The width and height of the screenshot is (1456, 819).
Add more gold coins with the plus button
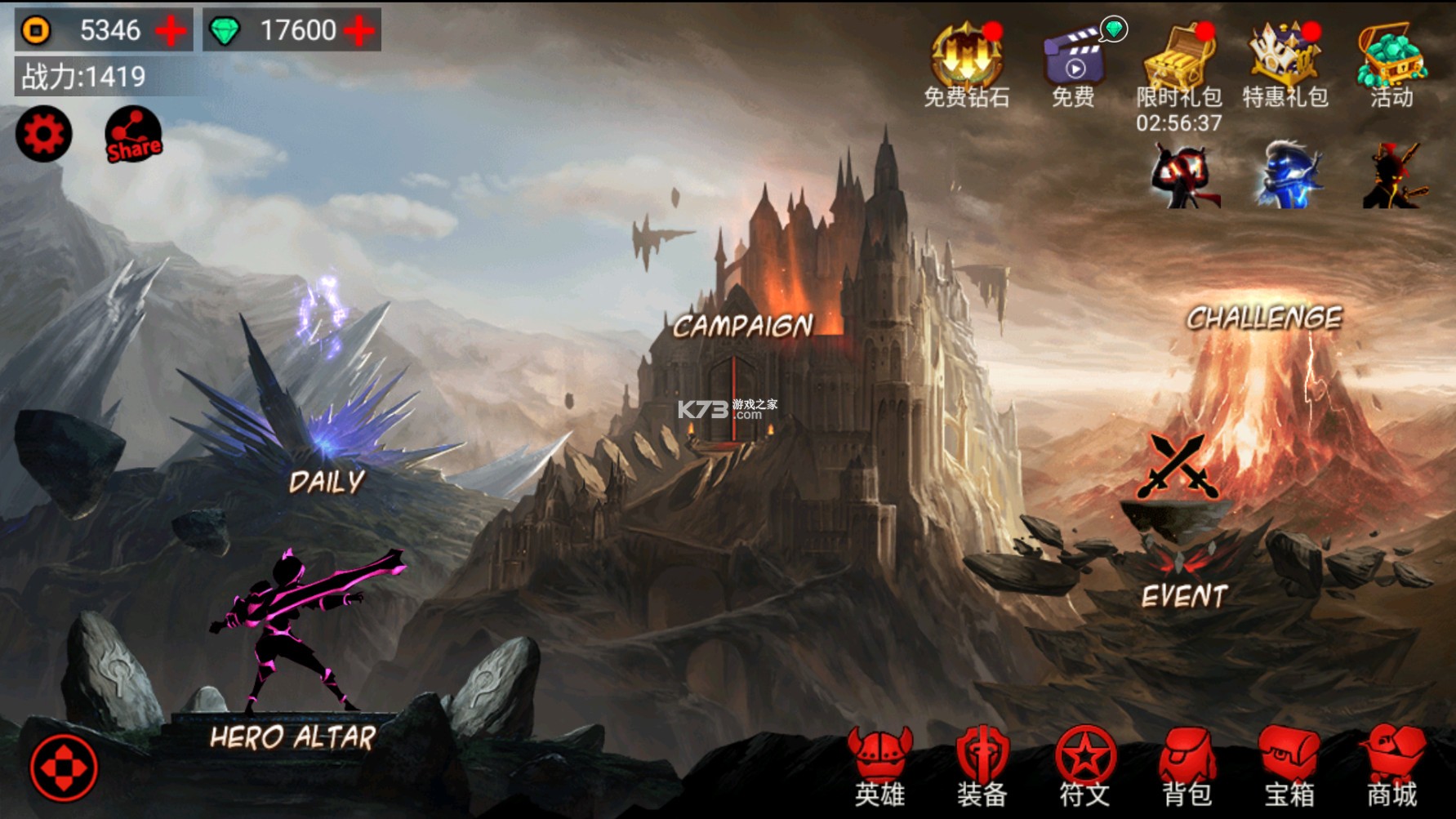pos(171,31)
